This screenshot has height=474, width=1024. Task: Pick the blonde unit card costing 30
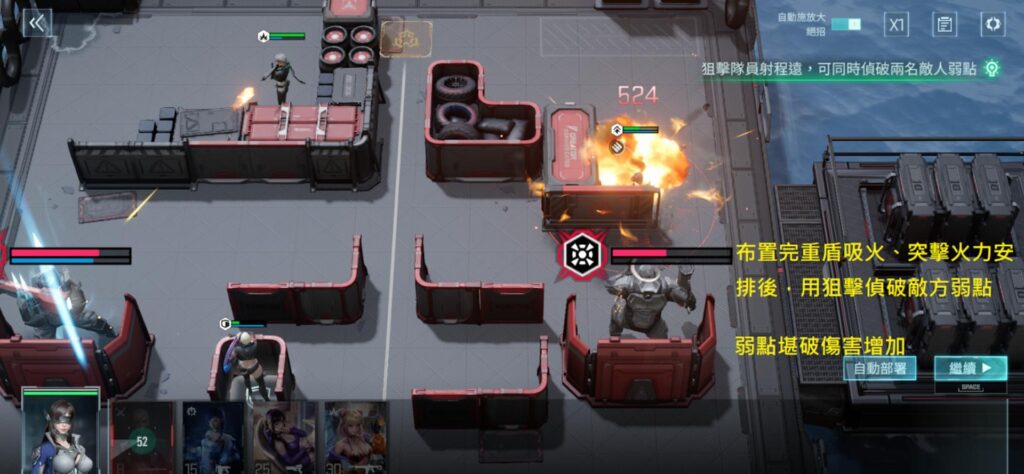pyautogui.click(x=354, y=438)
